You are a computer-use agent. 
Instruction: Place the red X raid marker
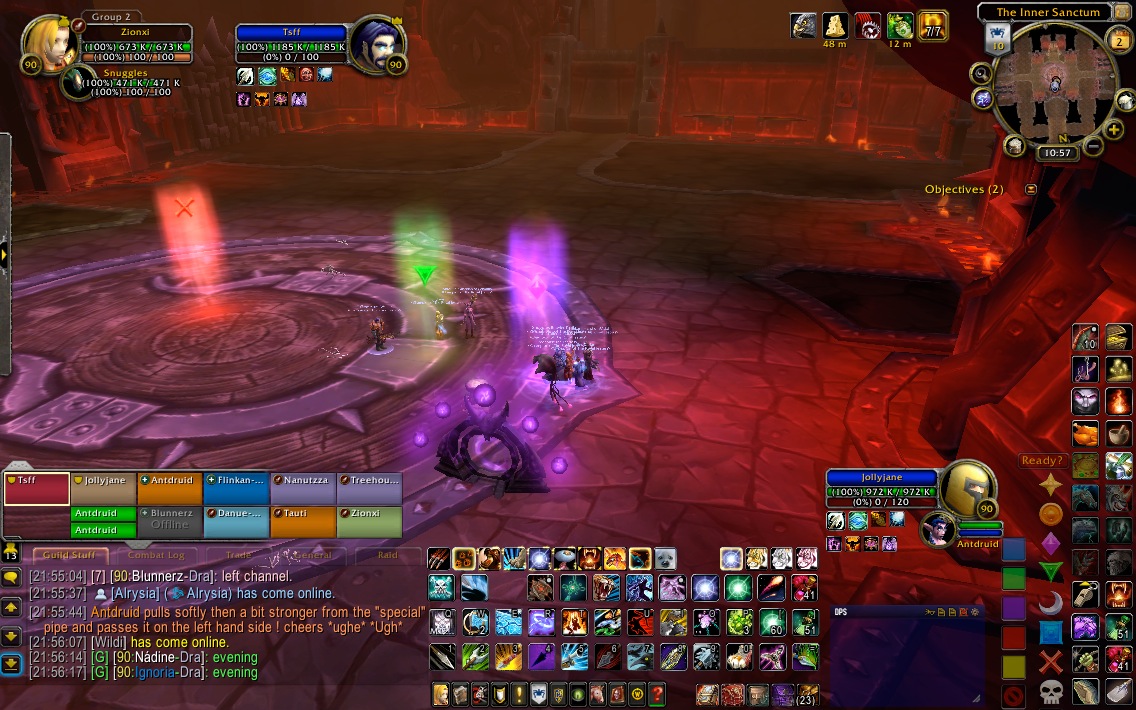point(1050,661)
